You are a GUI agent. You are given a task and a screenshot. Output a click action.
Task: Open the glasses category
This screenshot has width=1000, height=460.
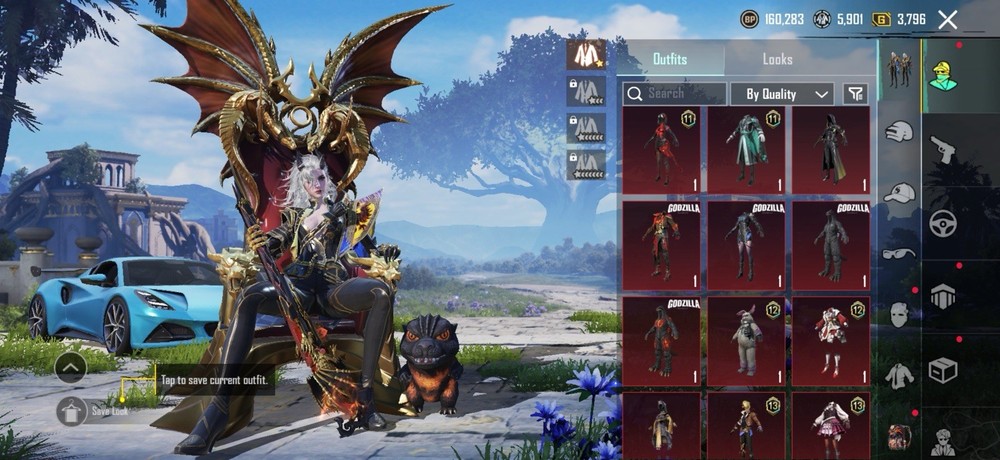coord(899,254)
